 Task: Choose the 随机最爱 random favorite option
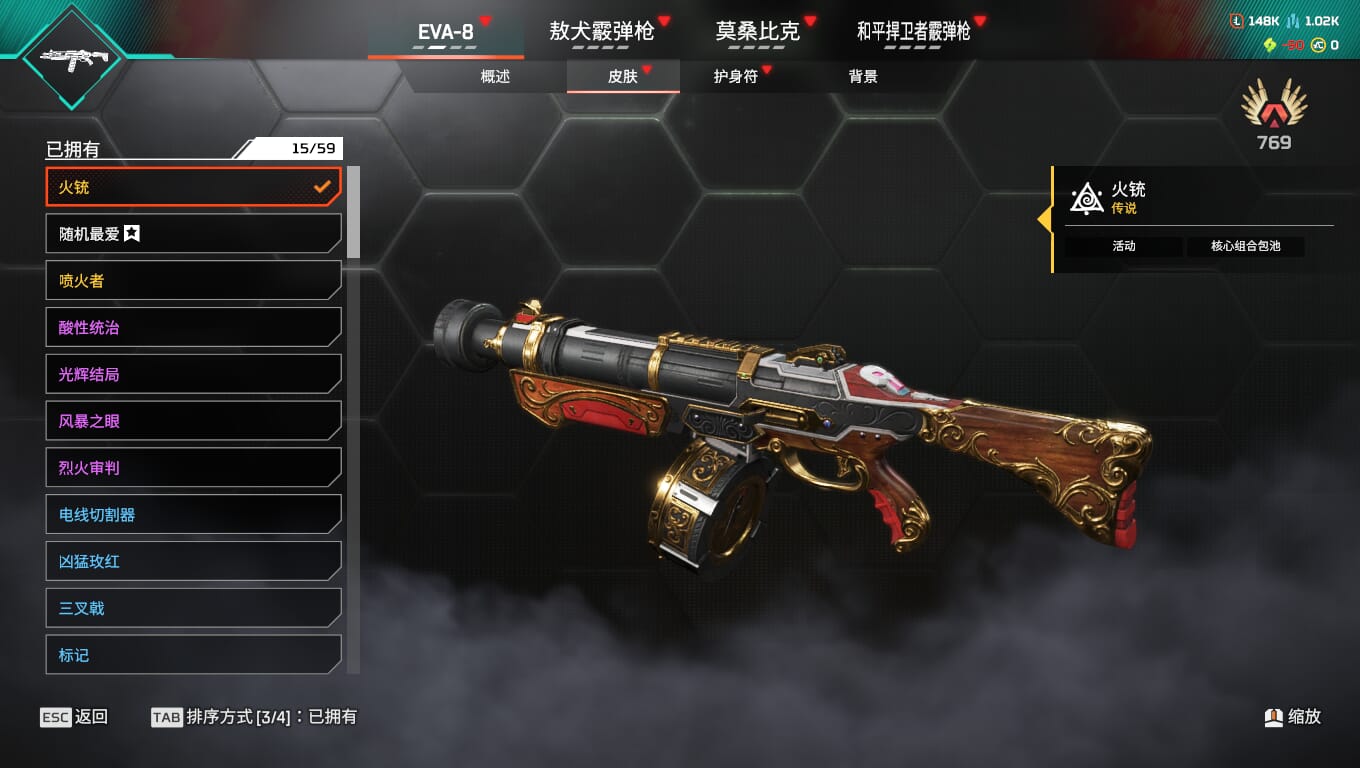coord(193,234)
